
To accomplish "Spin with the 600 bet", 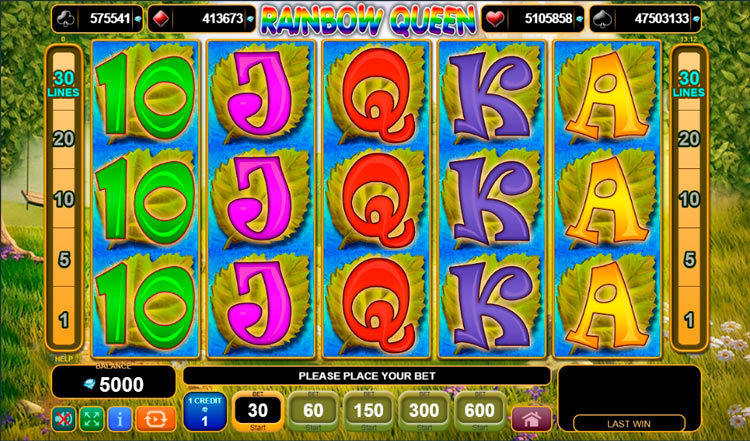I will tap(481, 412).
